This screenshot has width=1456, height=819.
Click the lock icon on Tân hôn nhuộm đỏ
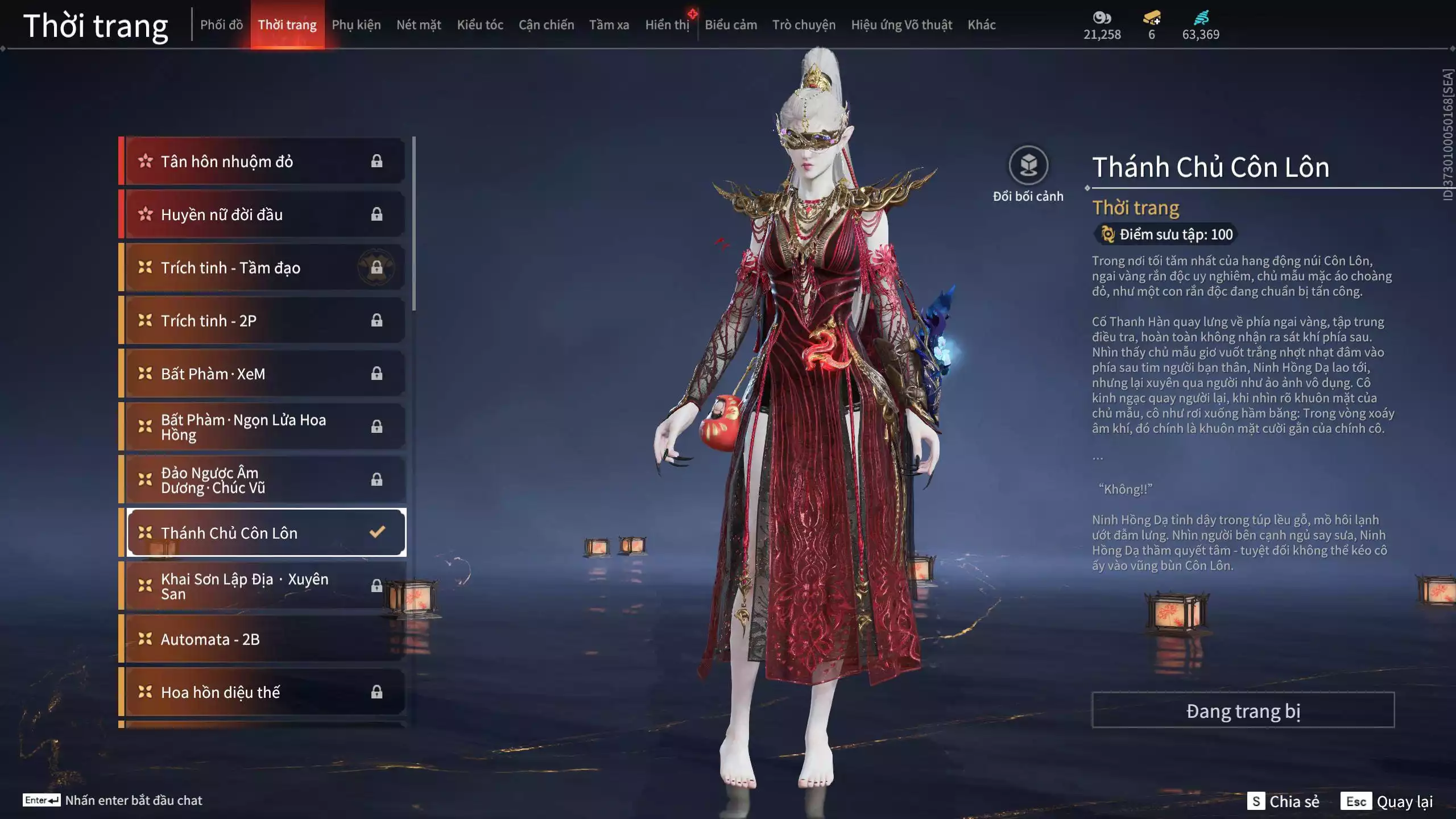377,161
